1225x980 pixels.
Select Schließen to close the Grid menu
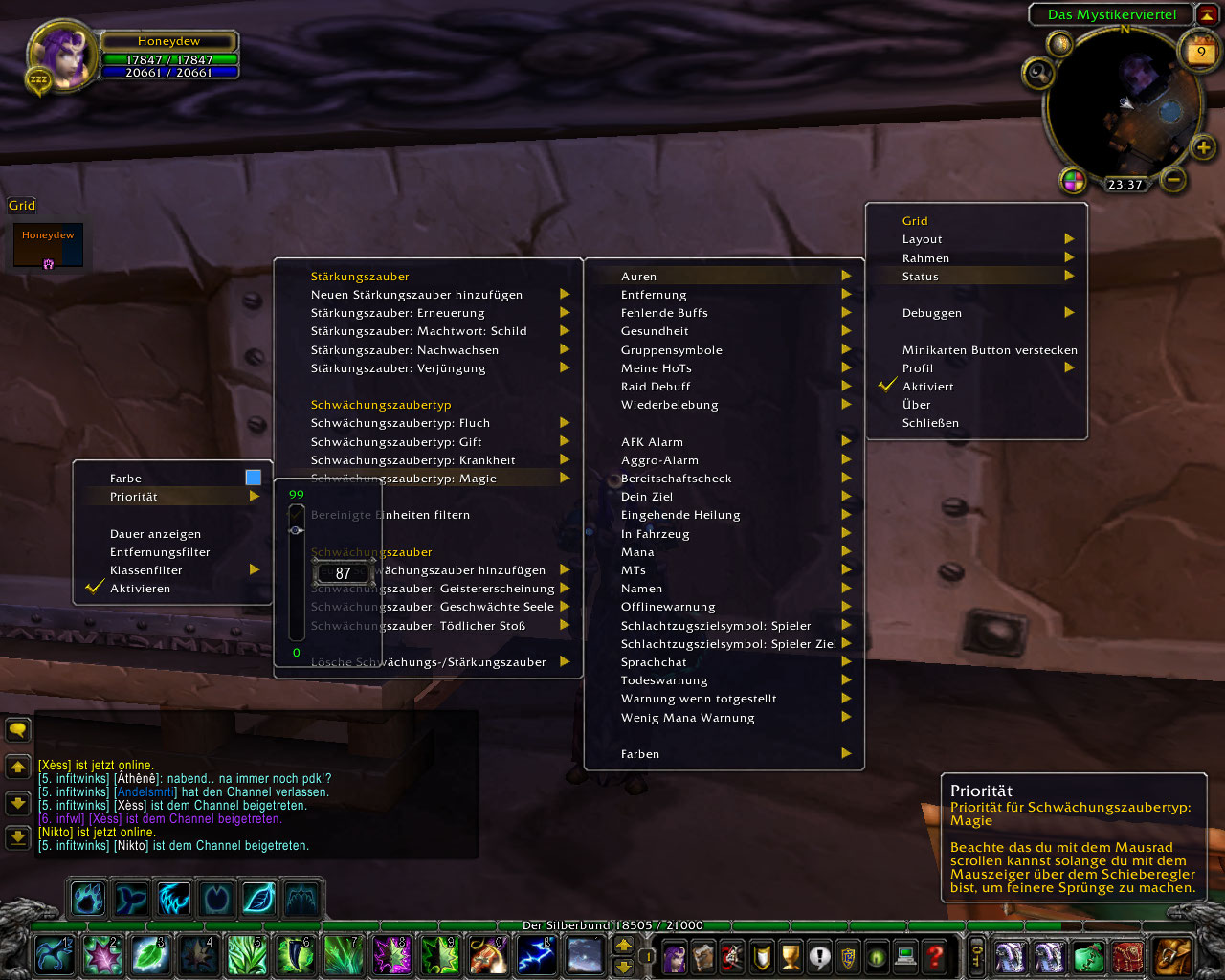coord(930,423)
